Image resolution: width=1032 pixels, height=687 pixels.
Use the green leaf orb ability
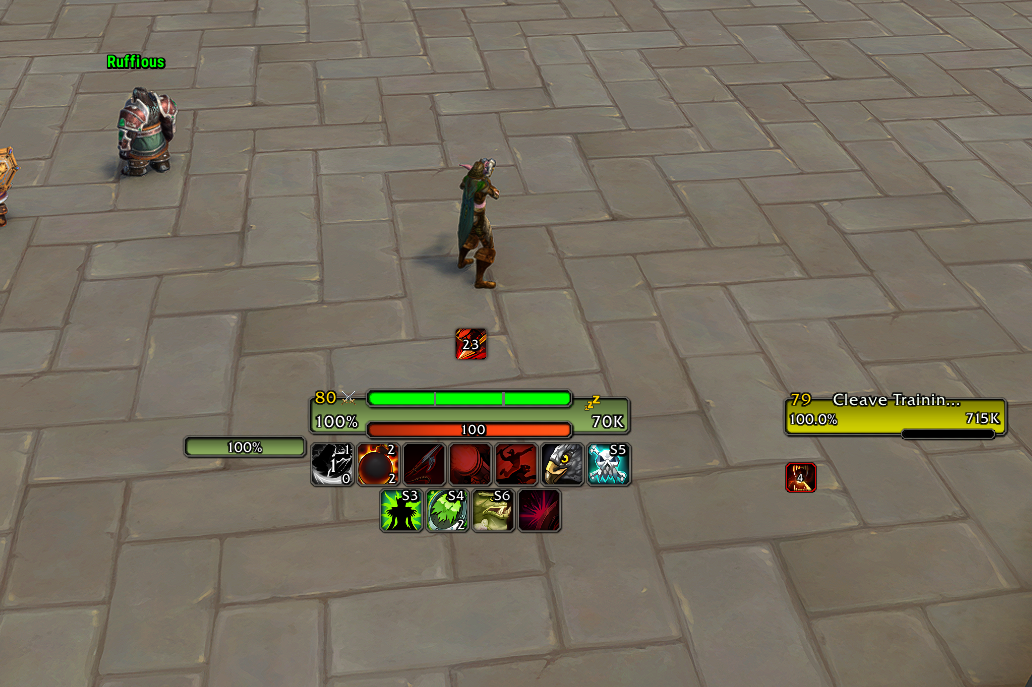pos(447,510)
